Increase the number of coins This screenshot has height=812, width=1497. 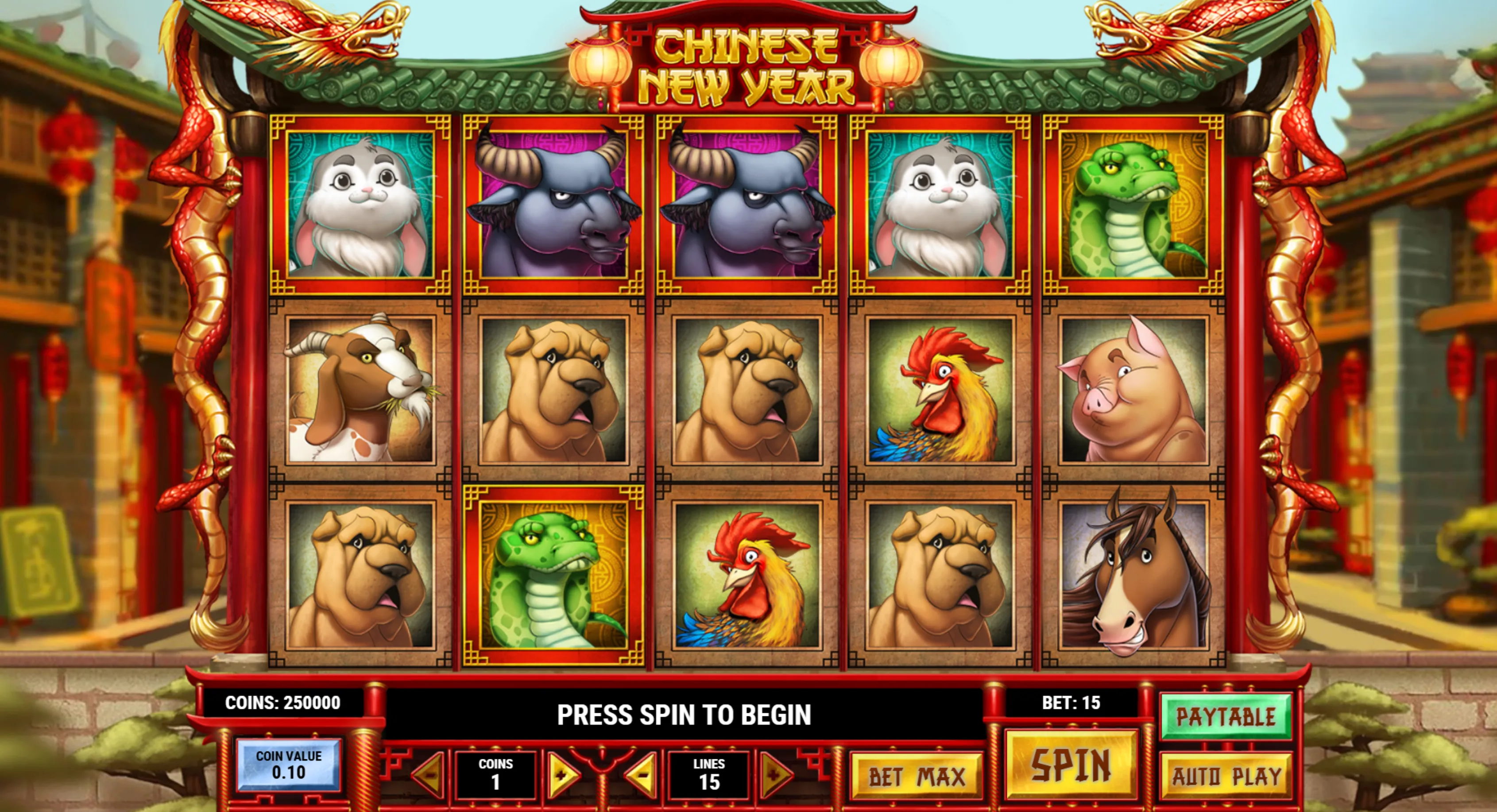(x=561, y=775)
